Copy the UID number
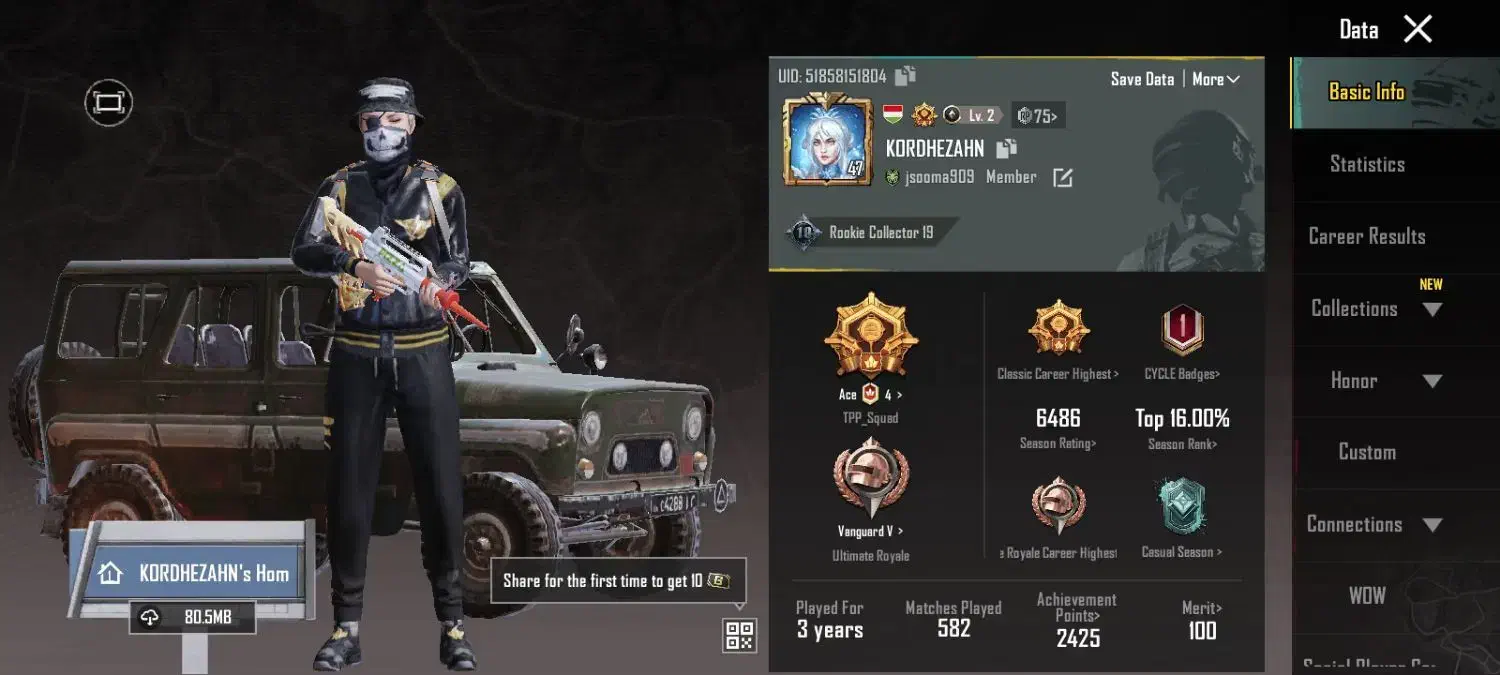 click(905, 76)
